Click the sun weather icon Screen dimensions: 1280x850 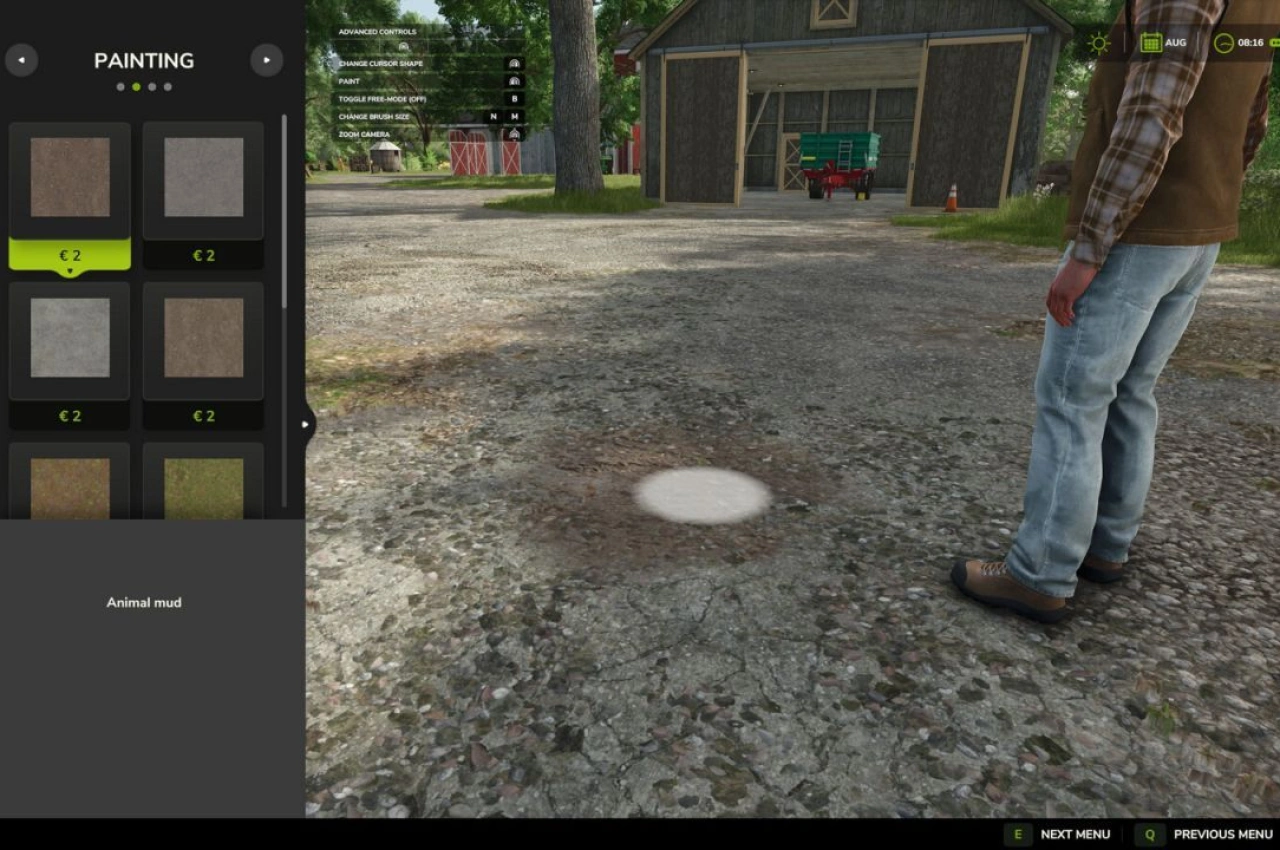pos(1099,43)
